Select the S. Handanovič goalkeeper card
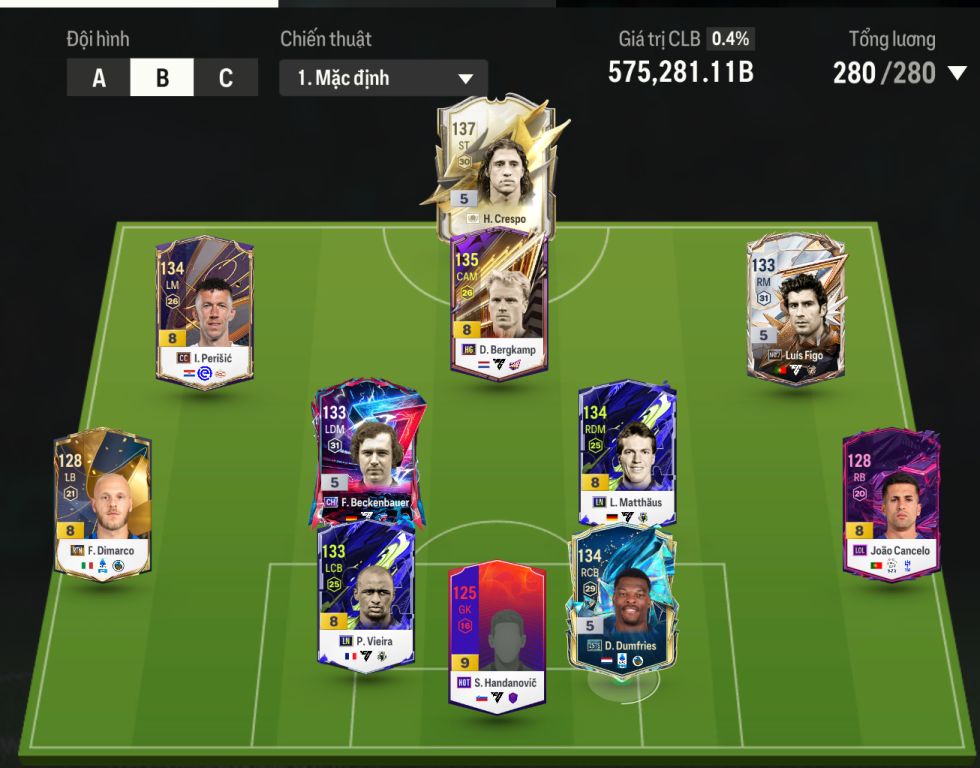980x768 pixels. pyautogui.click(x=497, y=636)
